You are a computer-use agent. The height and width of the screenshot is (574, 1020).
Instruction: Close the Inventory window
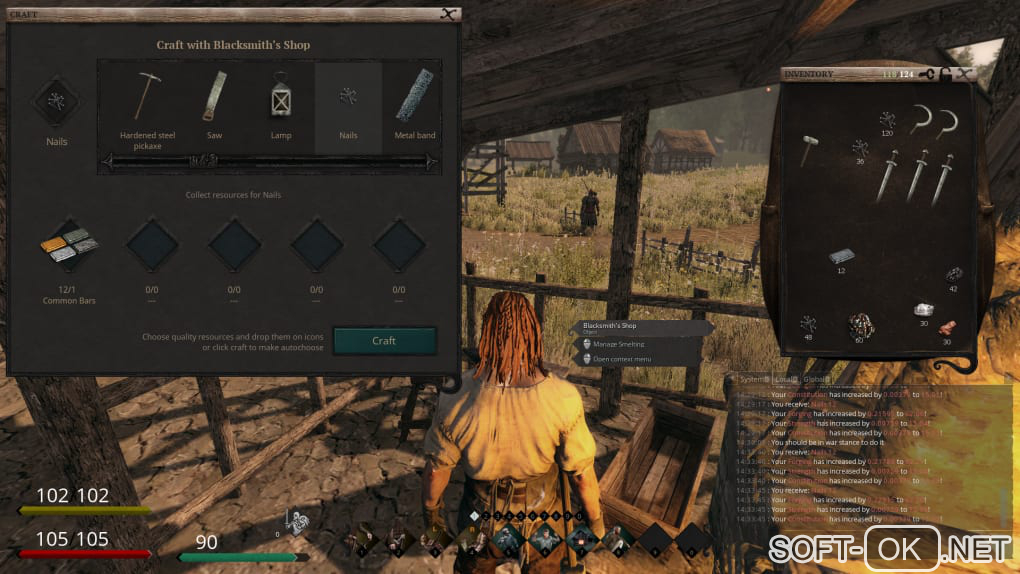pos(964,74)
